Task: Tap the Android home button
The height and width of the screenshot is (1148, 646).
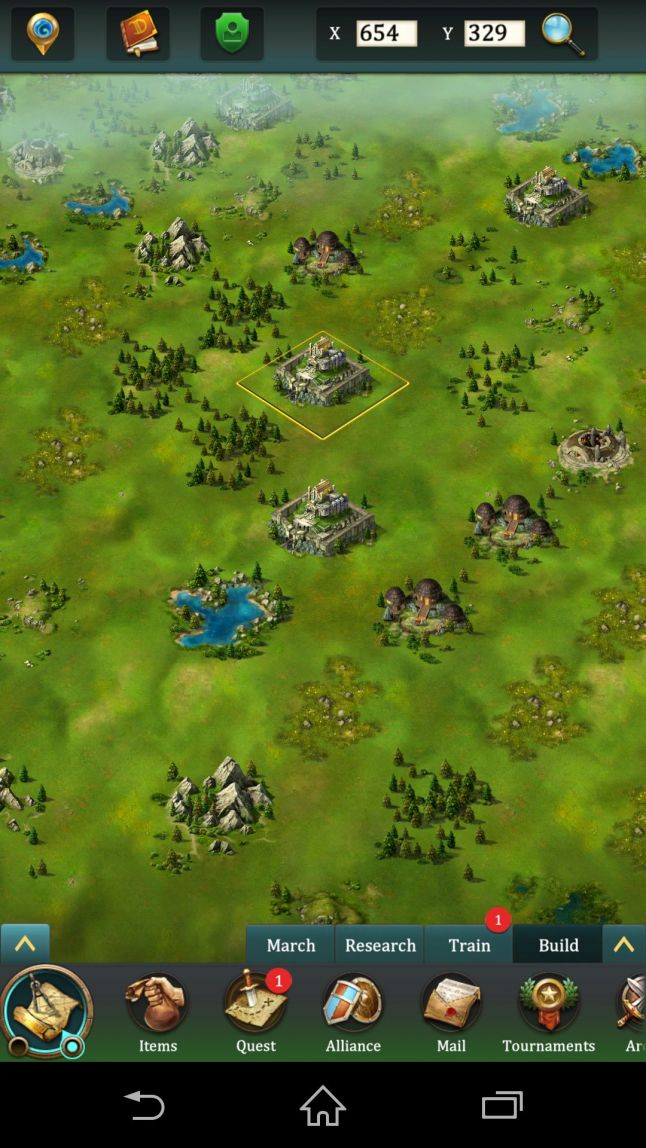Action: tap(323, 1105)
